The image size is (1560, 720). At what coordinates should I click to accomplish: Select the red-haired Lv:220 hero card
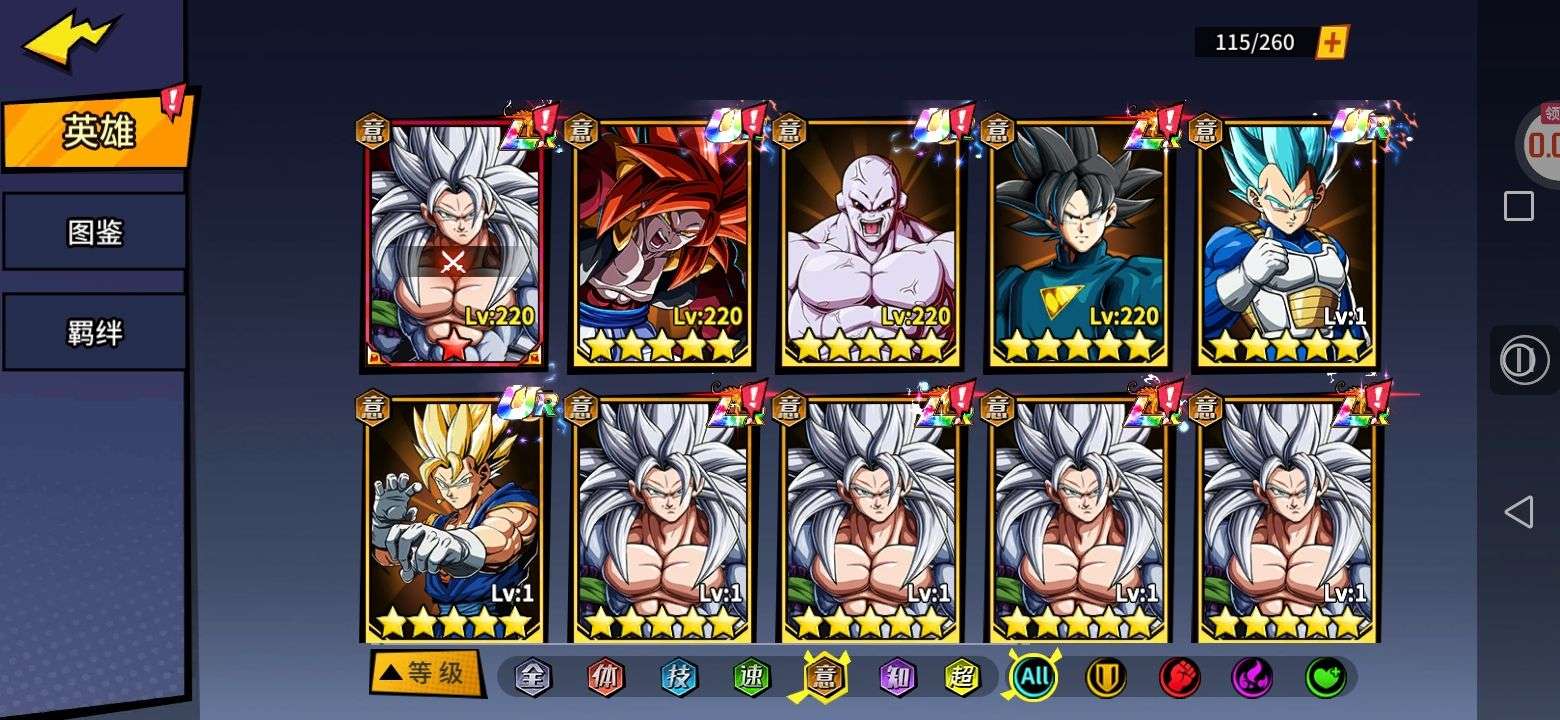(662, 243)
